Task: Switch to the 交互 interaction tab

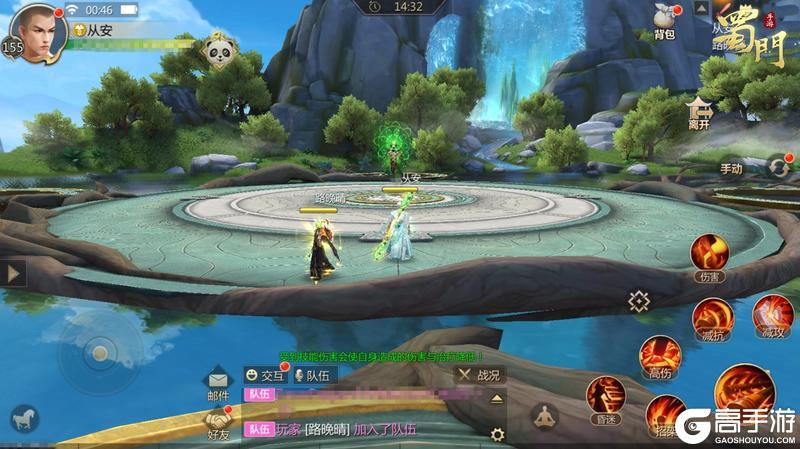Action: 265,375
